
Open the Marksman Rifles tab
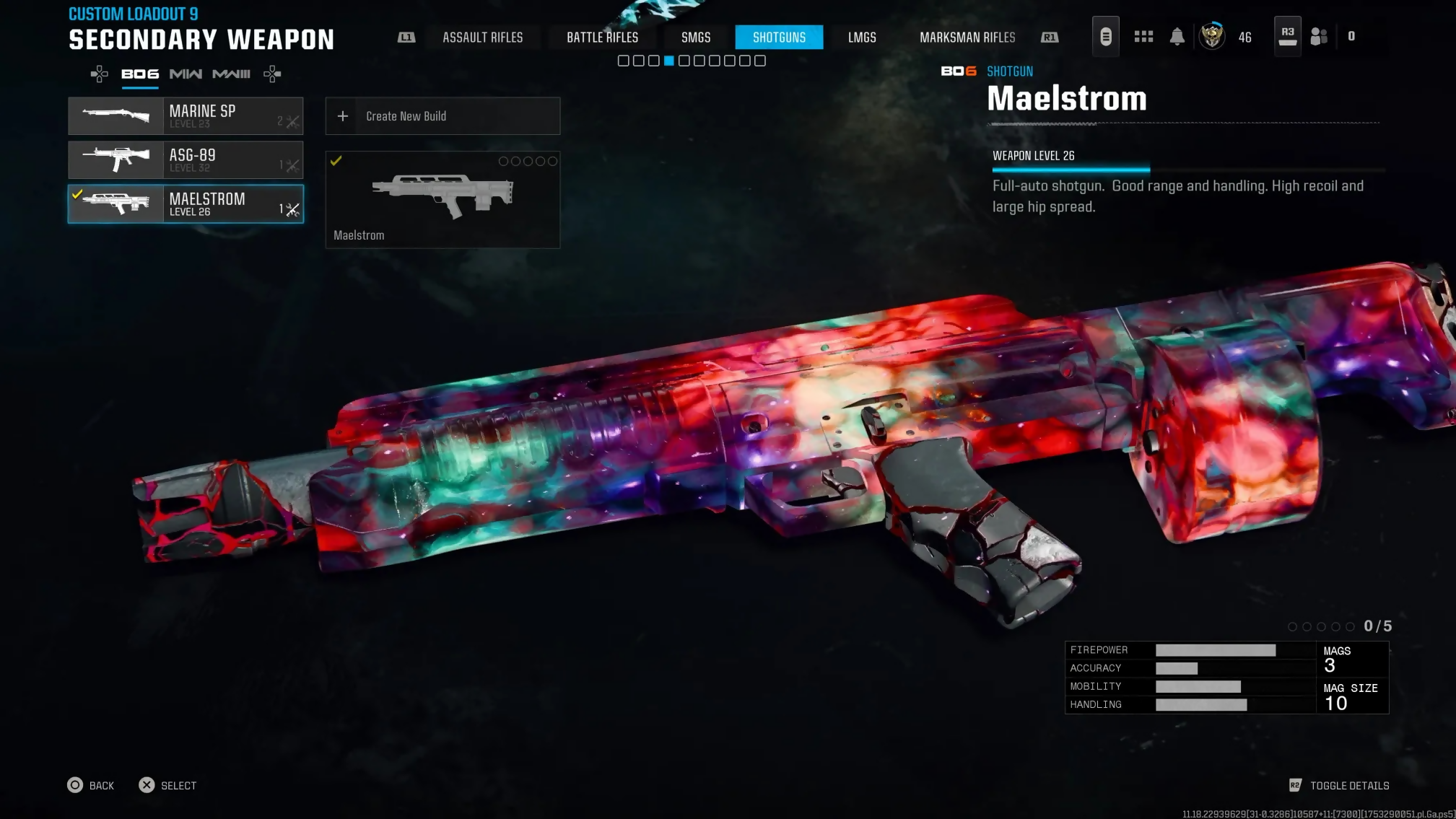point(967,38)
